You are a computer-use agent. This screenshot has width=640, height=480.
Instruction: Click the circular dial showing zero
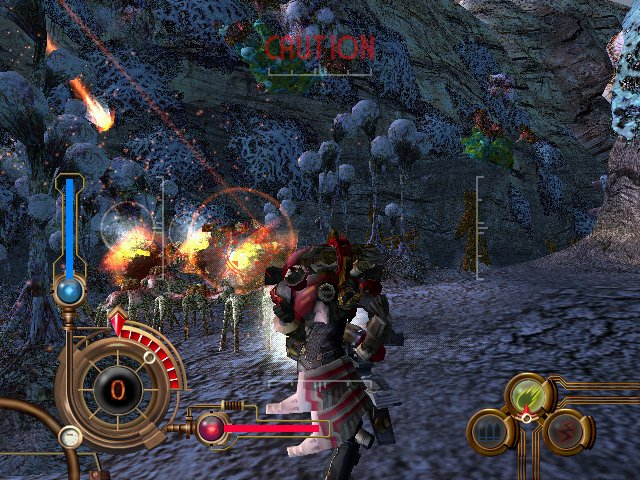click(117, 388)
